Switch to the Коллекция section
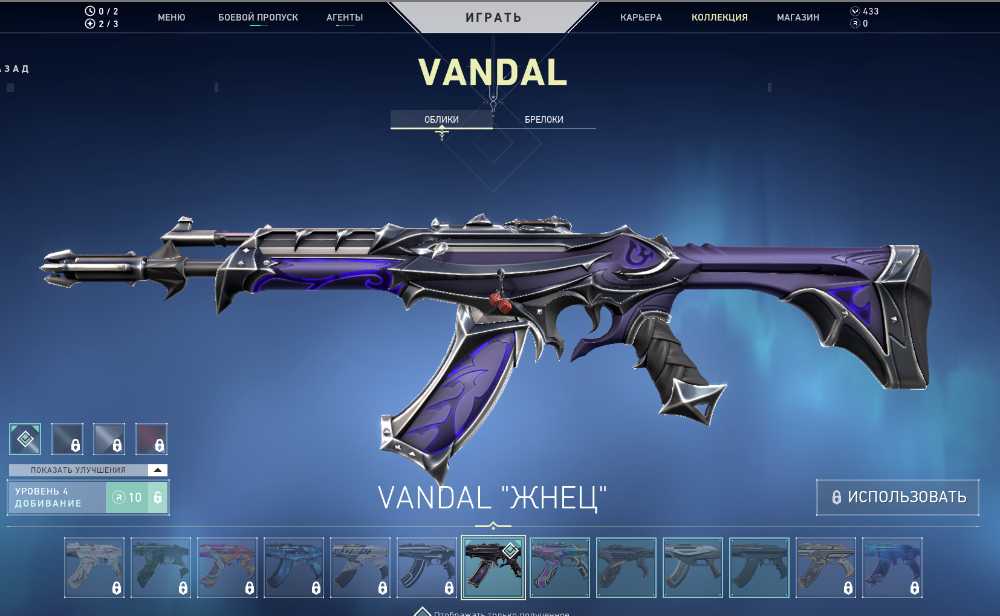This screenshot has width=1000, height=616. pyautogui.click(x=719, y=17)
